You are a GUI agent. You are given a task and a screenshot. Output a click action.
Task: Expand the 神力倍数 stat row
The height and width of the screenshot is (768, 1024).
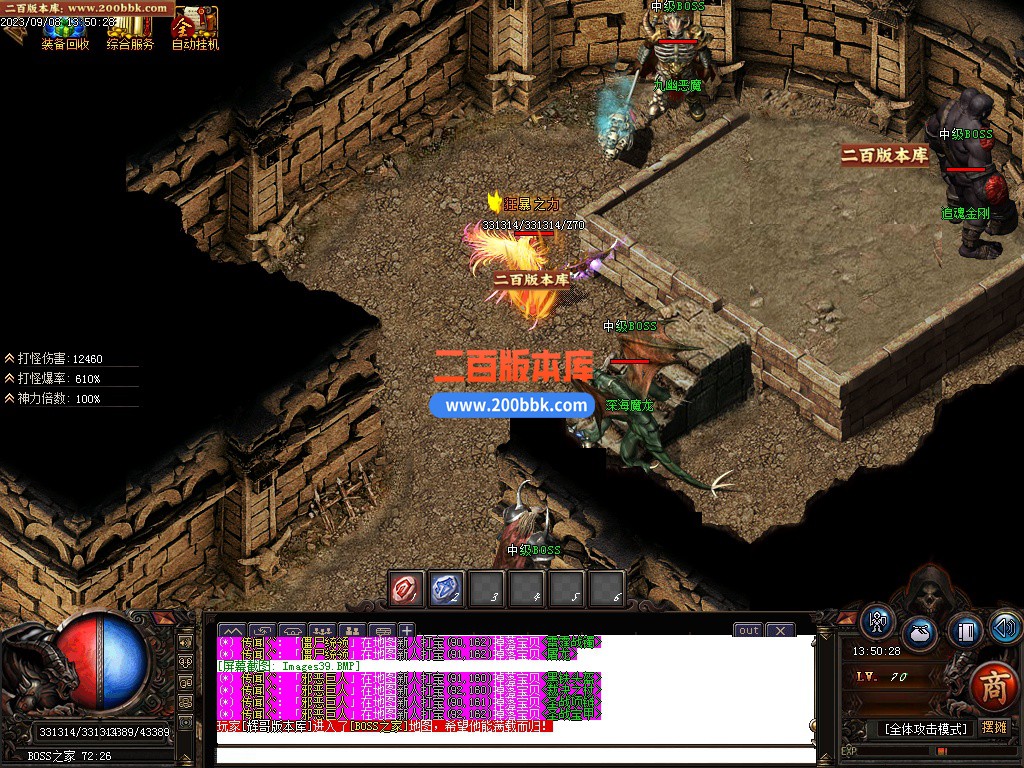click(9, 398)
